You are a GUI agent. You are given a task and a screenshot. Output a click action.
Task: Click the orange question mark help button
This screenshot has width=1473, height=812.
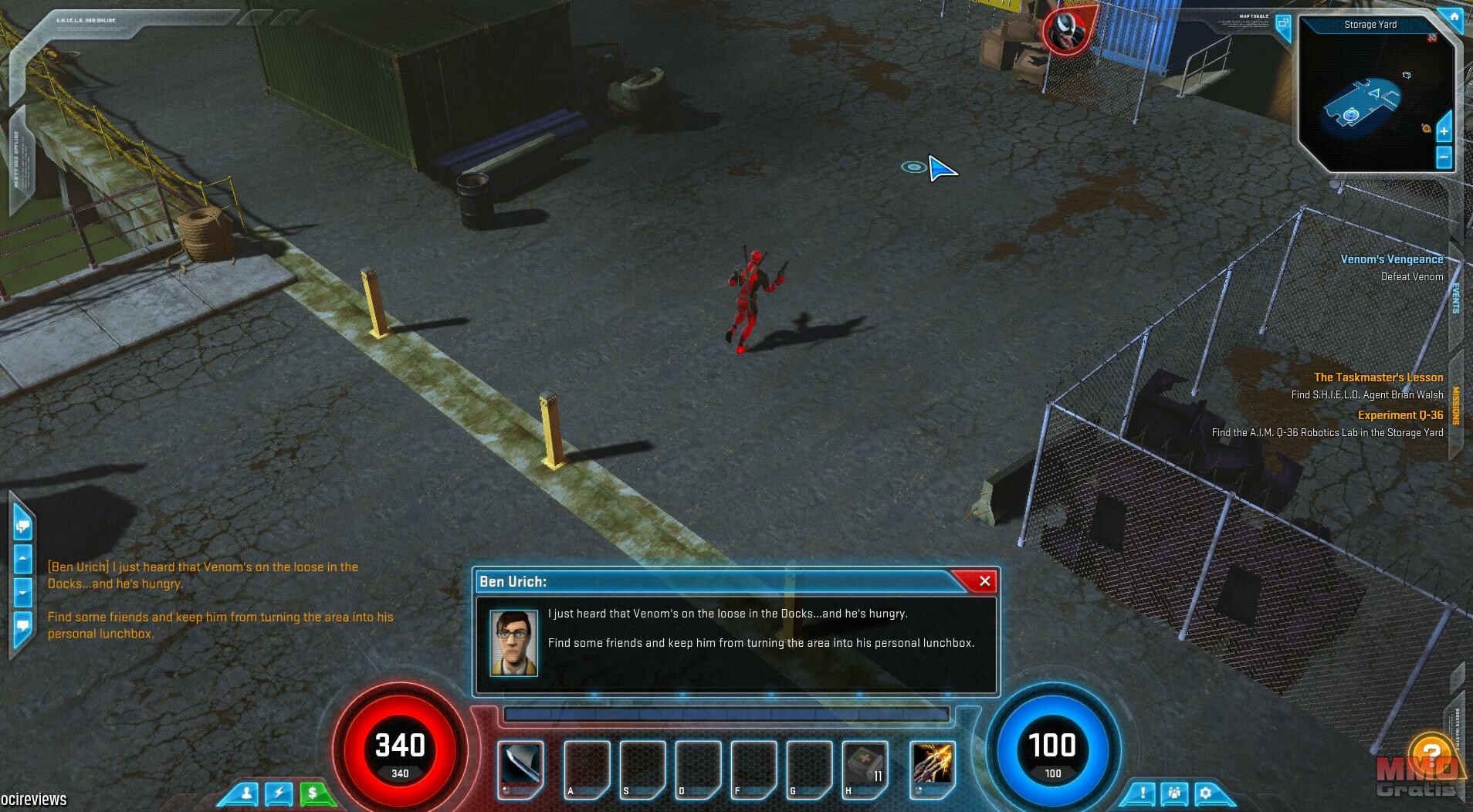pyautogui.click(x=1431, y=753)
